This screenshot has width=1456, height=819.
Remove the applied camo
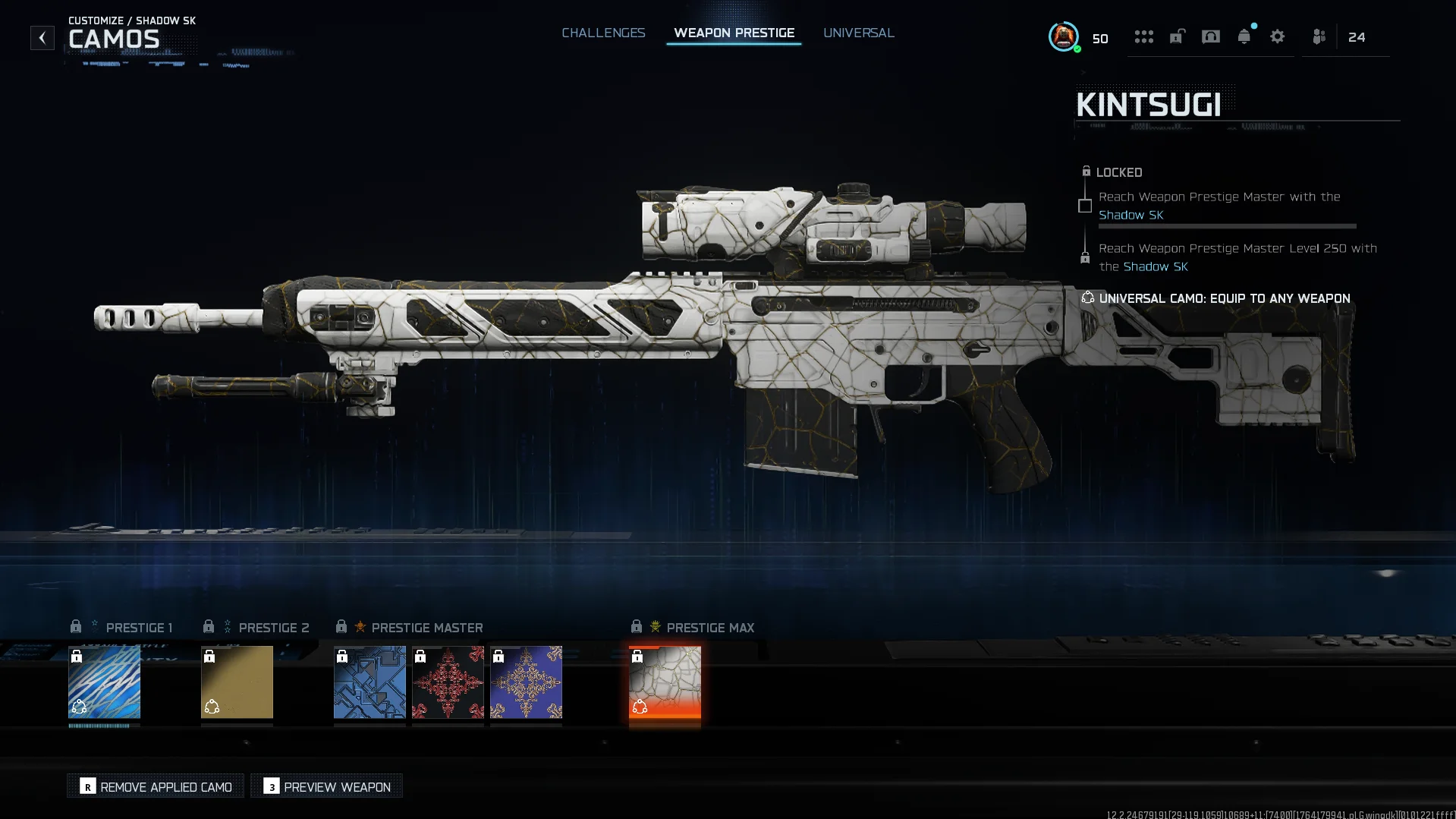coord(156,786)
